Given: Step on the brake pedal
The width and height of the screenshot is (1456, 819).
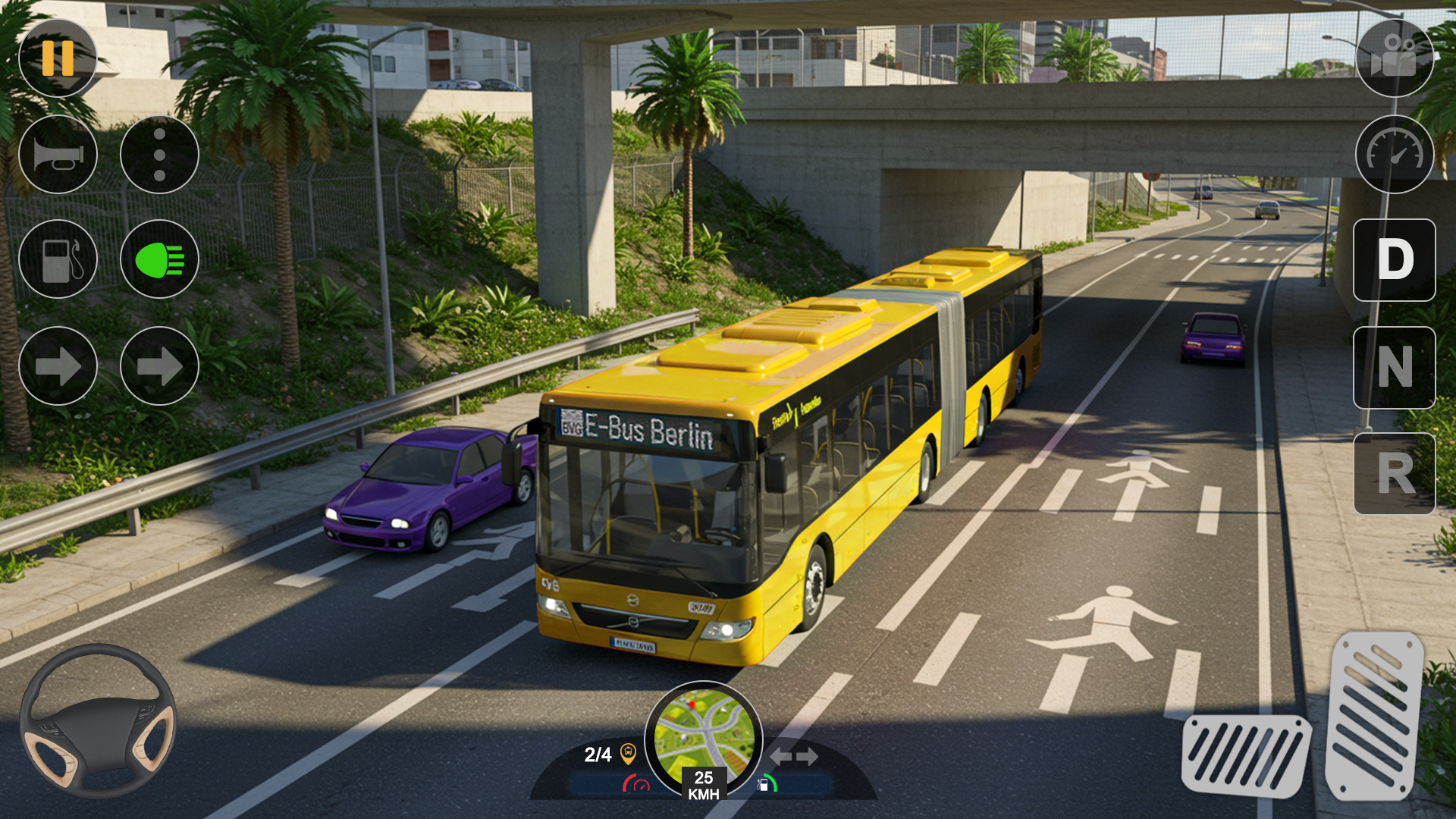Looking at the screenshot, I should point(1246,756).
